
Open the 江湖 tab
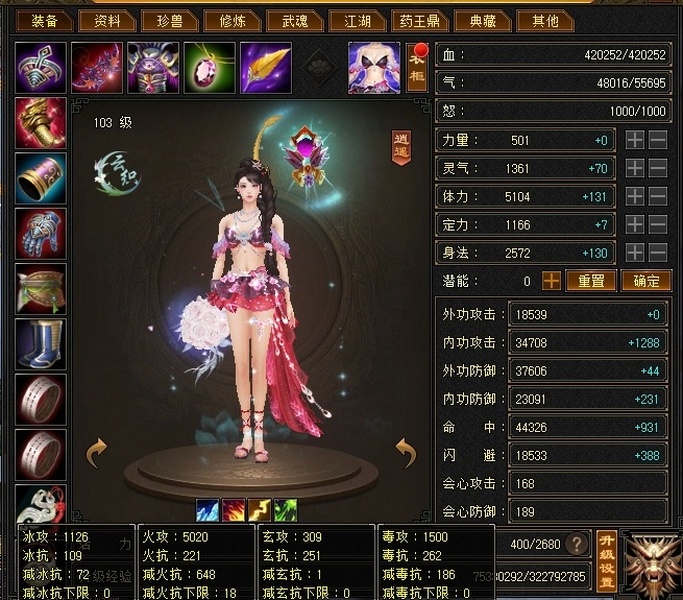point(358,20)
